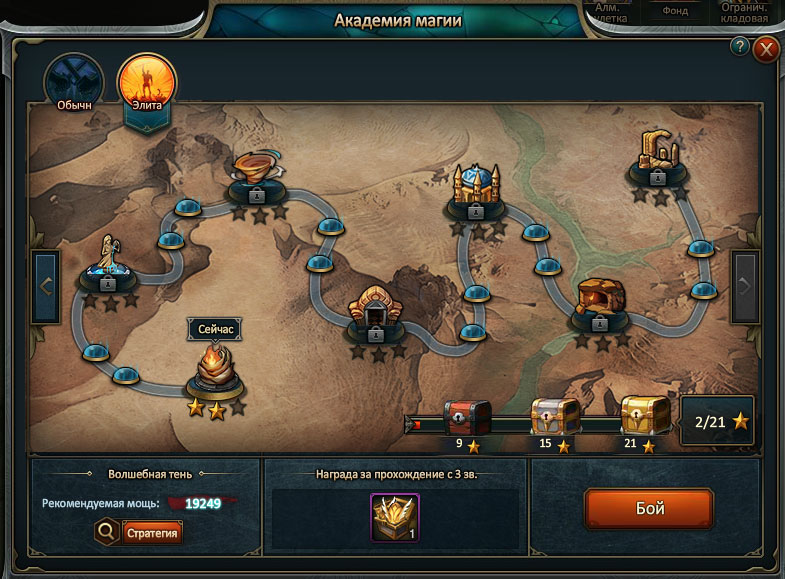Select the locked glowing cave stage
The image size is (785, 579).
601,302
